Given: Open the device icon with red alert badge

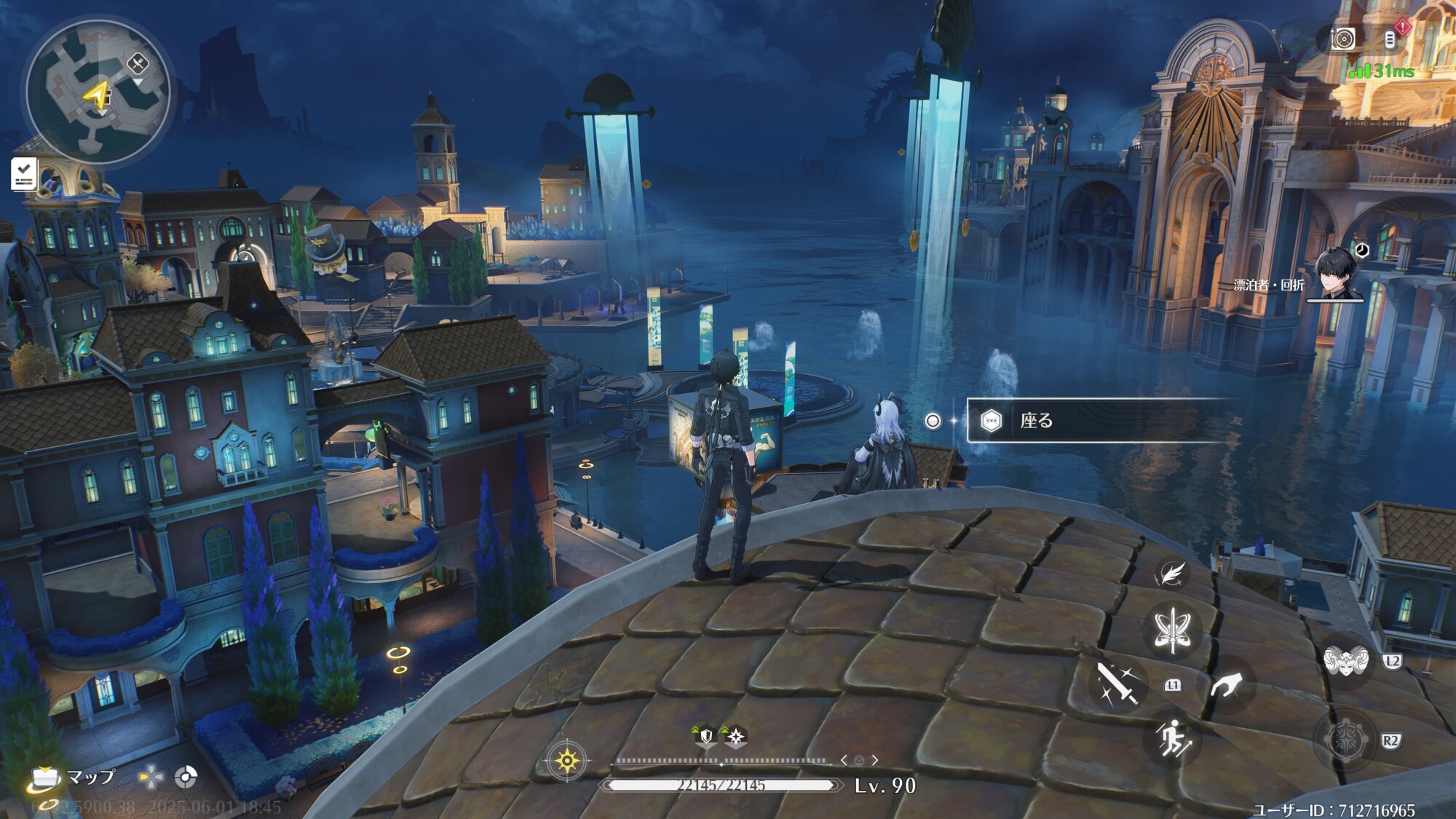Looking at the screenshot, I should (1390, 39).
